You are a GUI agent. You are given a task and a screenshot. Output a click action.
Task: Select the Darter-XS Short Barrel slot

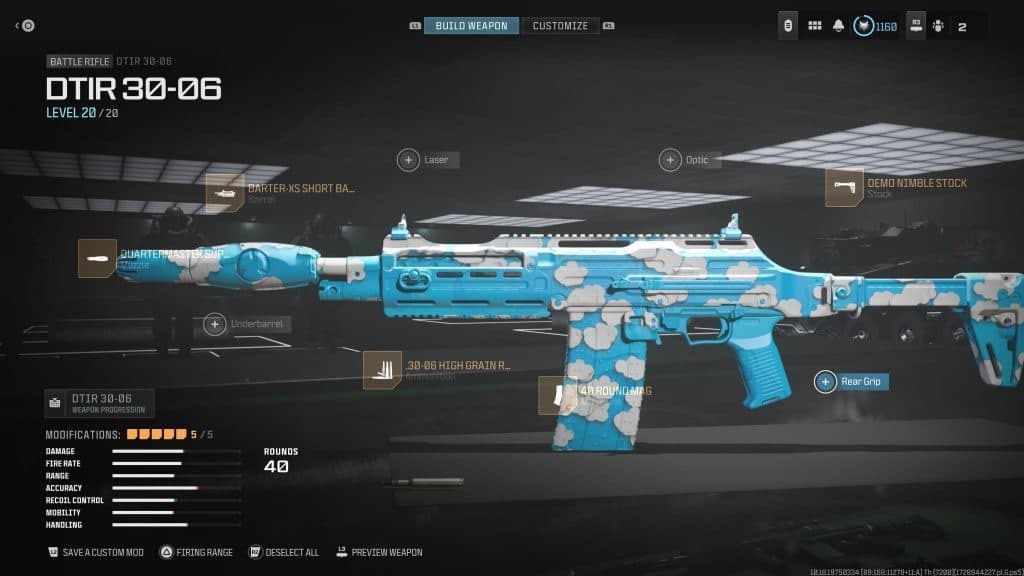tap(225, 193)
